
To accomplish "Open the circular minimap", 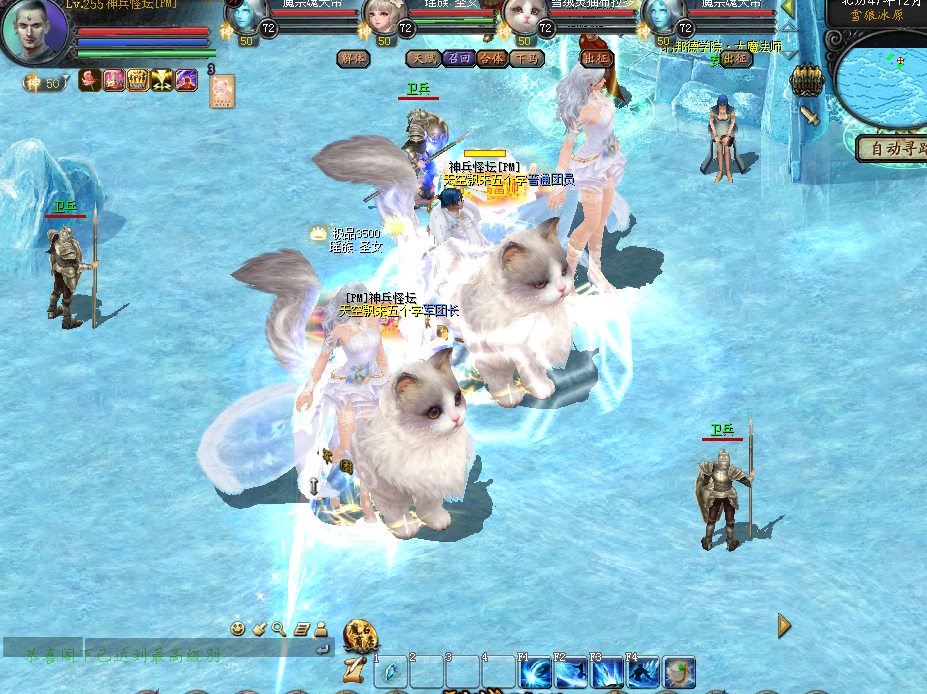I will pyautogui.click(x=882, y=82).
